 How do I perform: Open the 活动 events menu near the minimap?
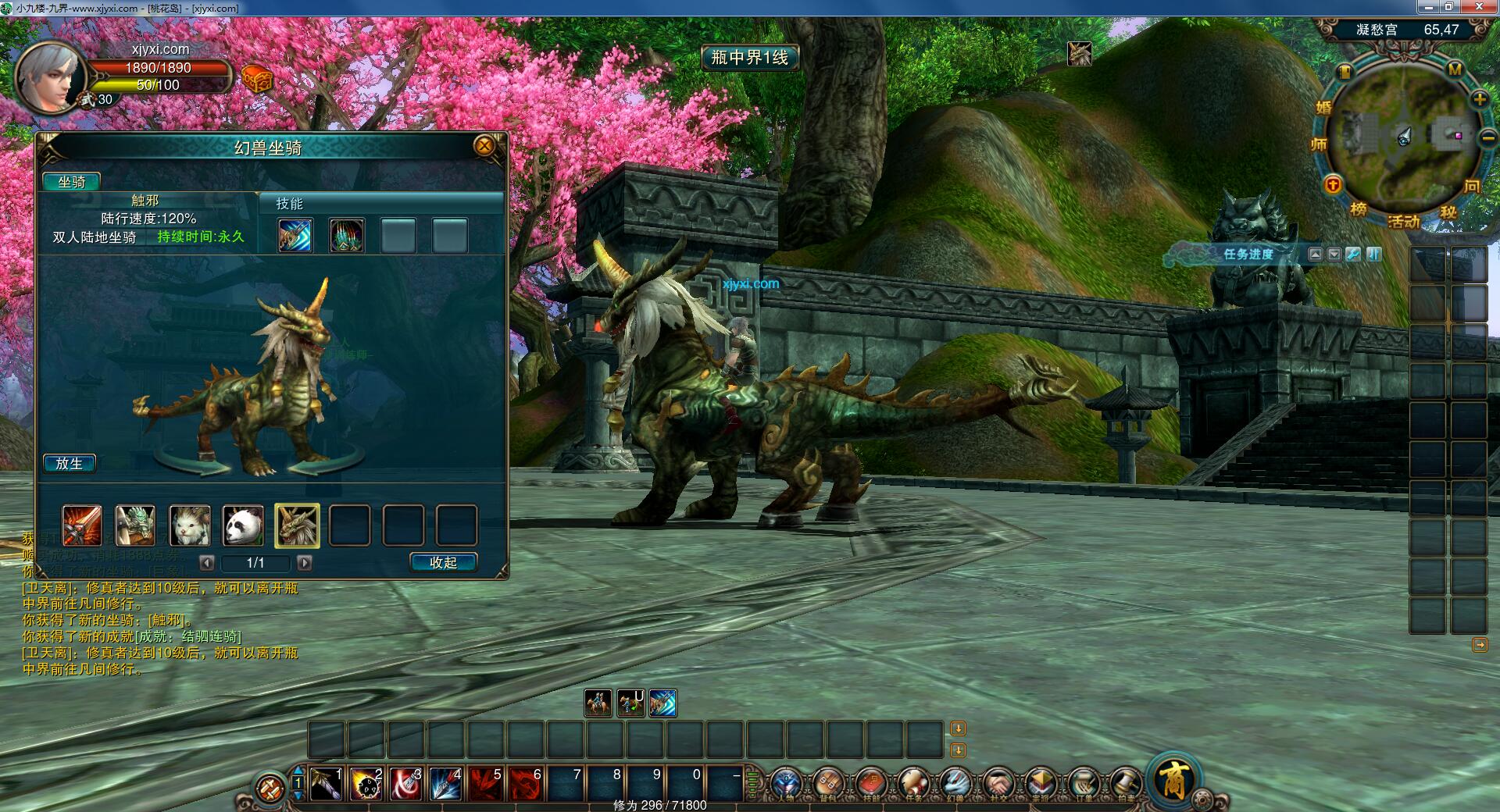click(1403, 222)
